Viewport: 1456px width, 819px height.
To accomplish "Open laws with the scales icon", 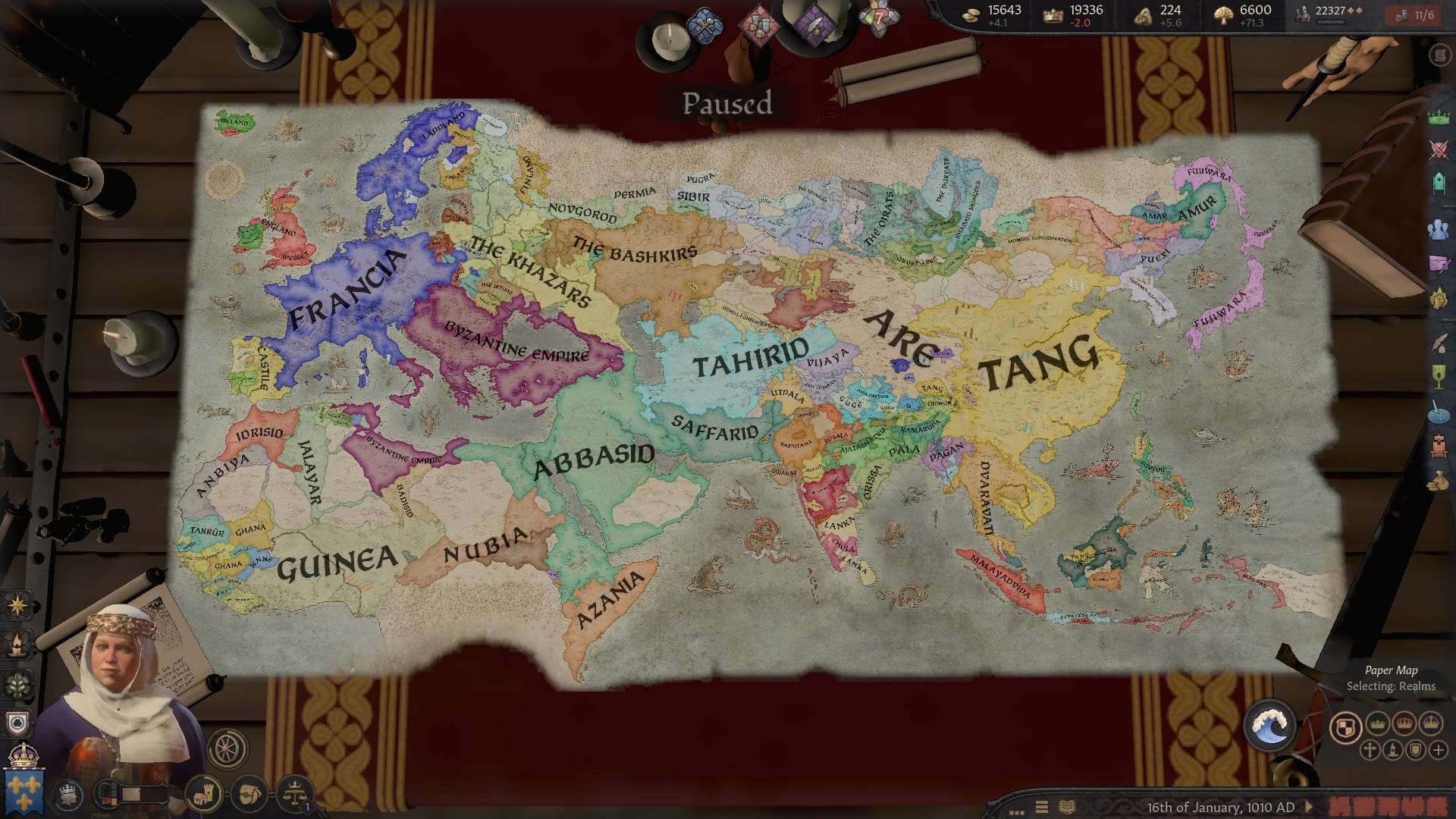I will click(294, 795).
